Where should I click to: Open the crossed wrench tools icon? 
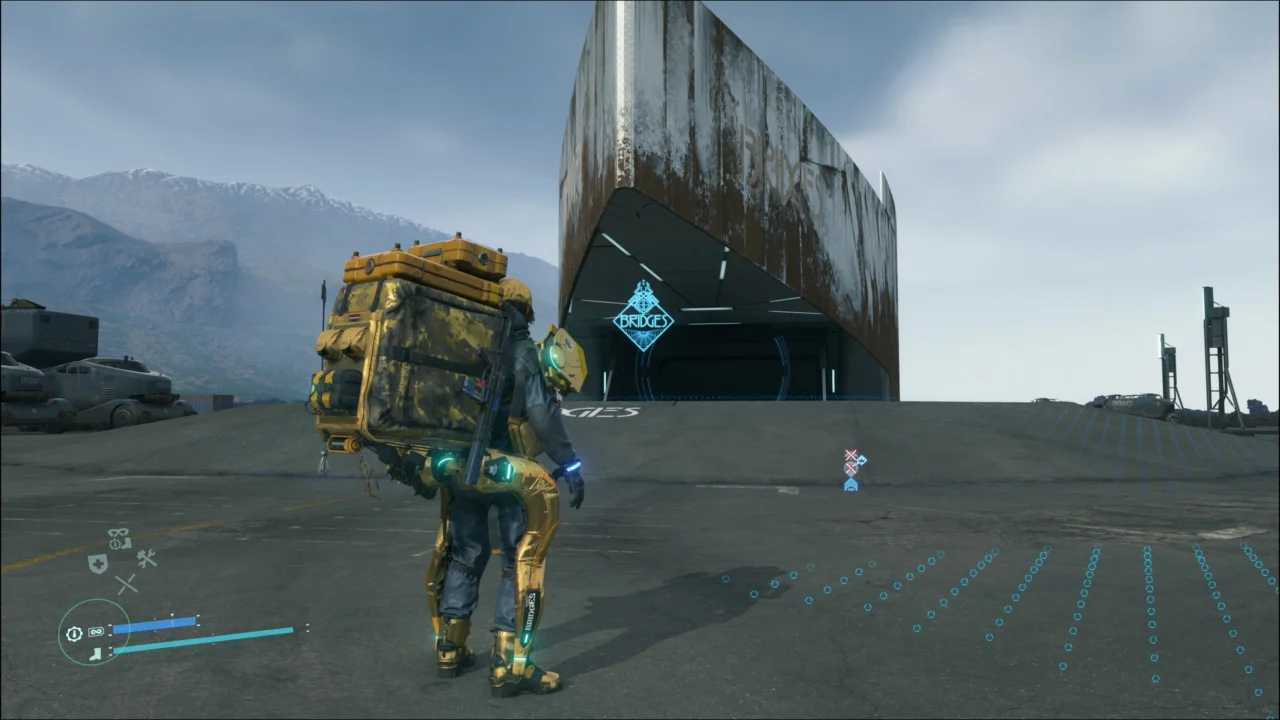(147, 559)
